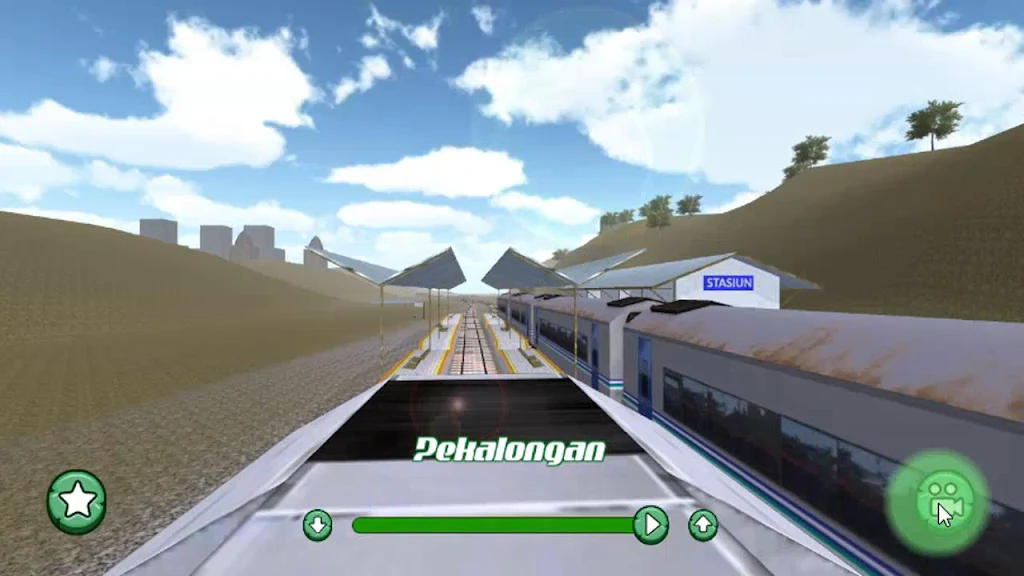Tap the green star button
Viewport: 1024px width, 576px height.
77,501
